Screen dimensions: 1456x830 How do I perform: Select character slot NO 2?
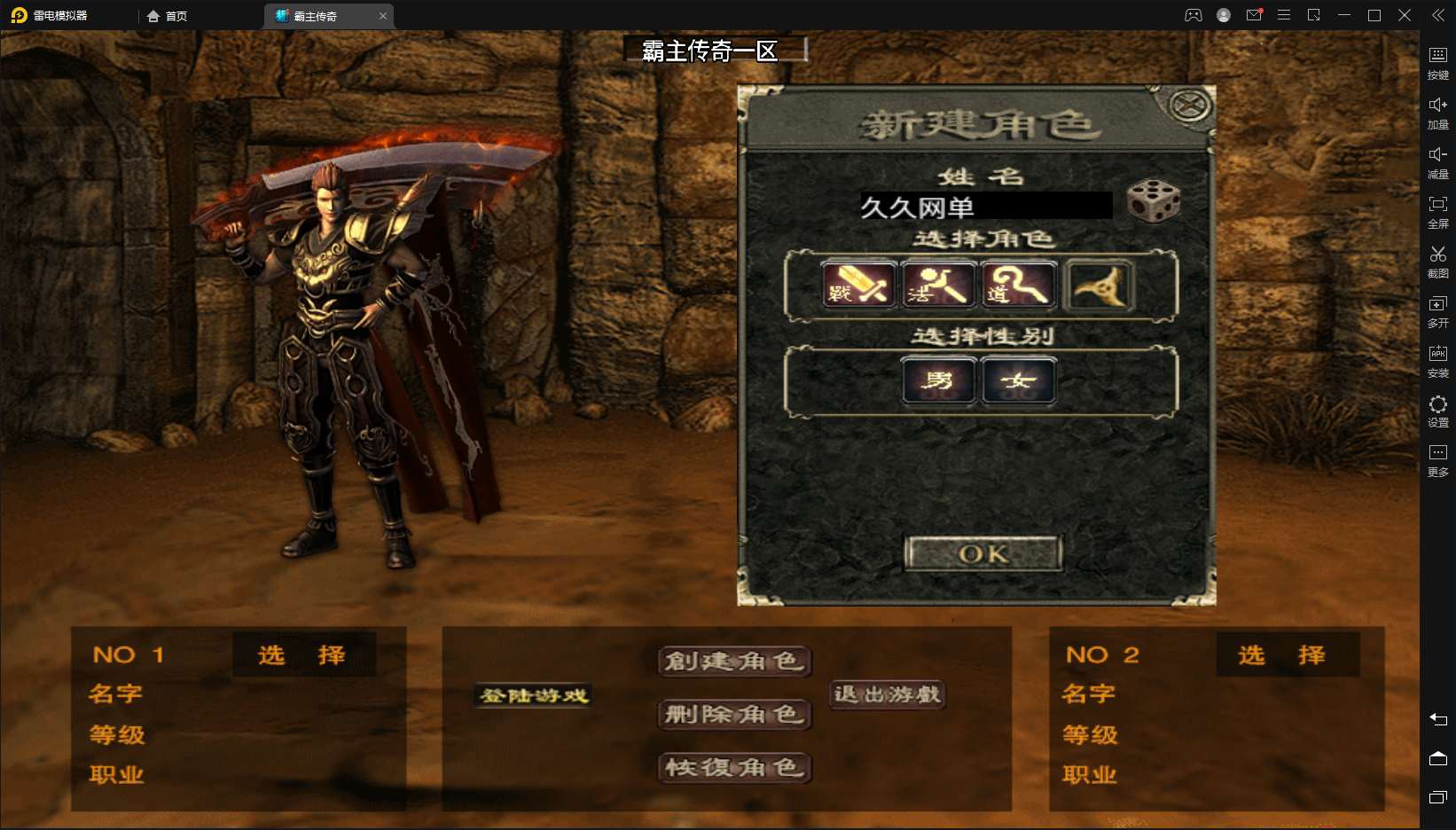pos(1285,655)
